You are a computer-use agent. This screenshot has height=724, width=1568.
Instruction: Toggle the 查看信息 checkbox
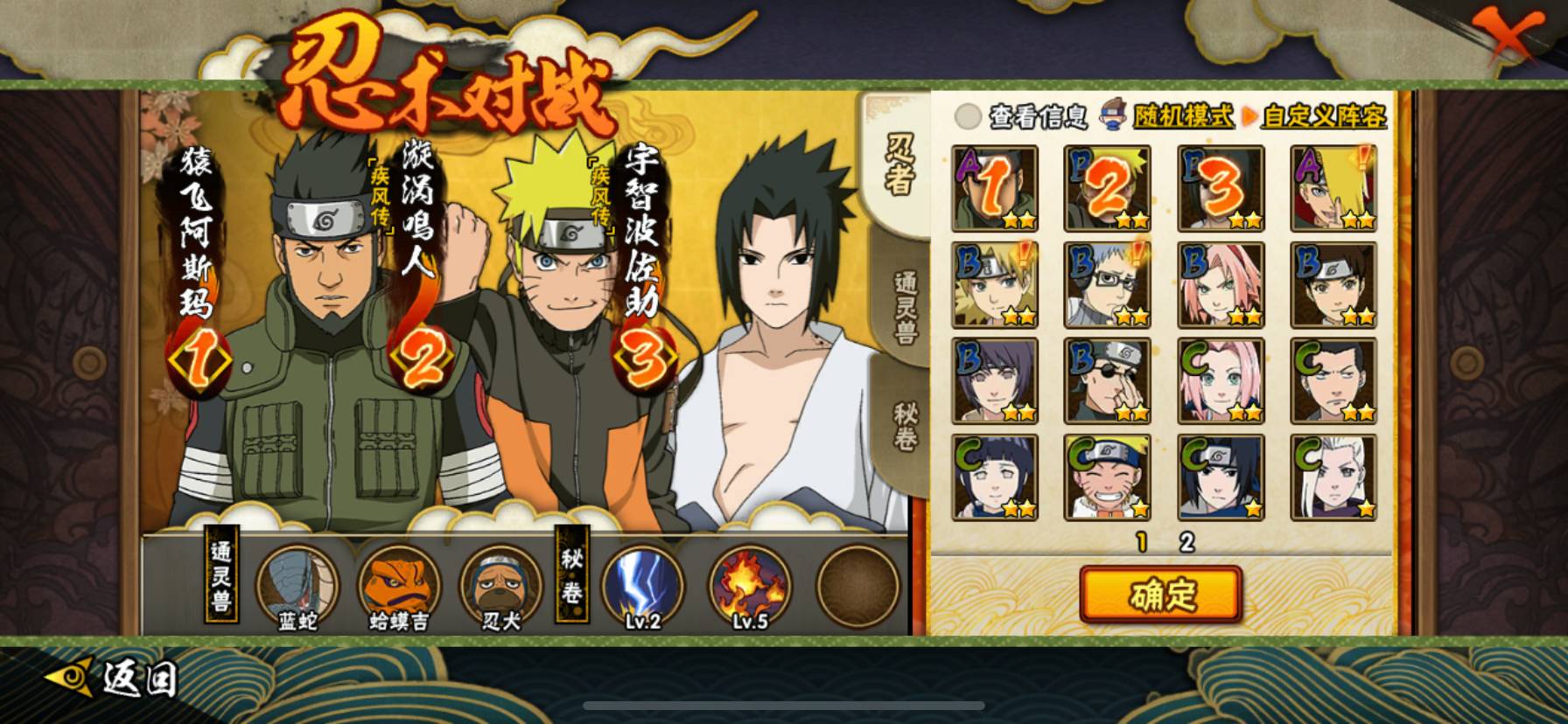pos(968,116)
